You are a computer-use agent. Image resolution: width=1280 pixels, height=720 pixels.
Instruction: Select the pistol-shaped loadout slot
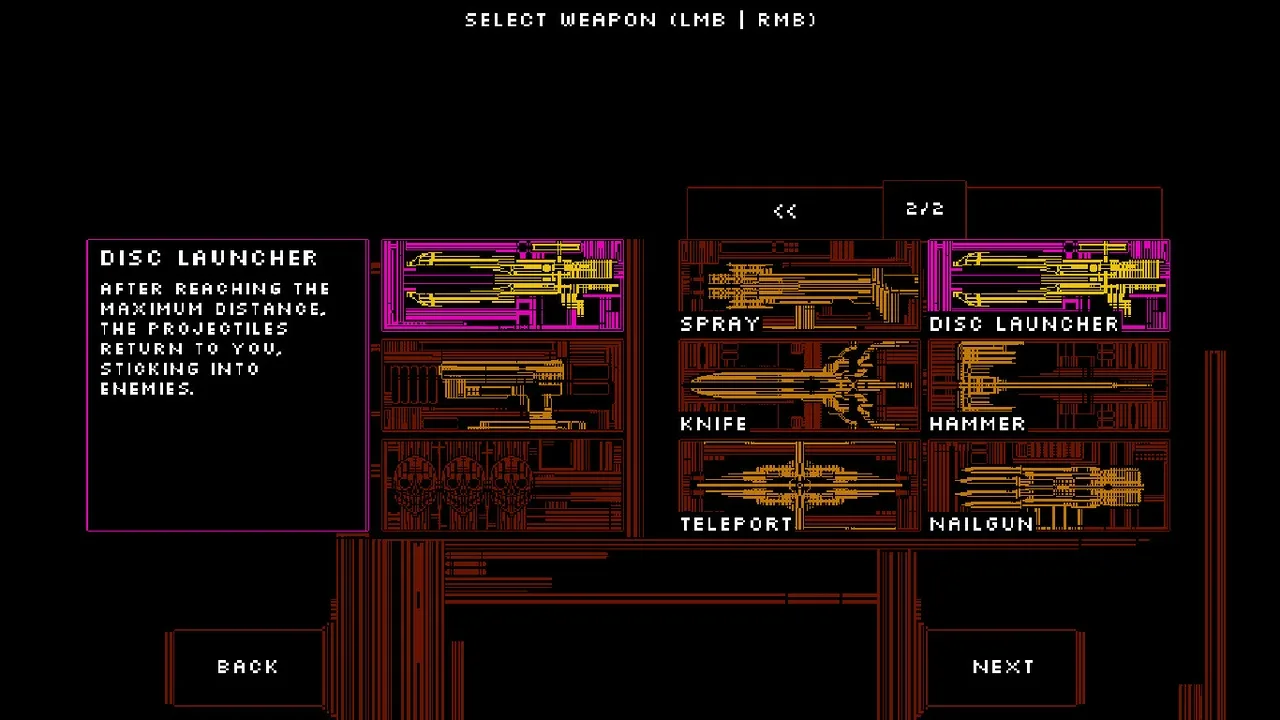click(502, 386)
